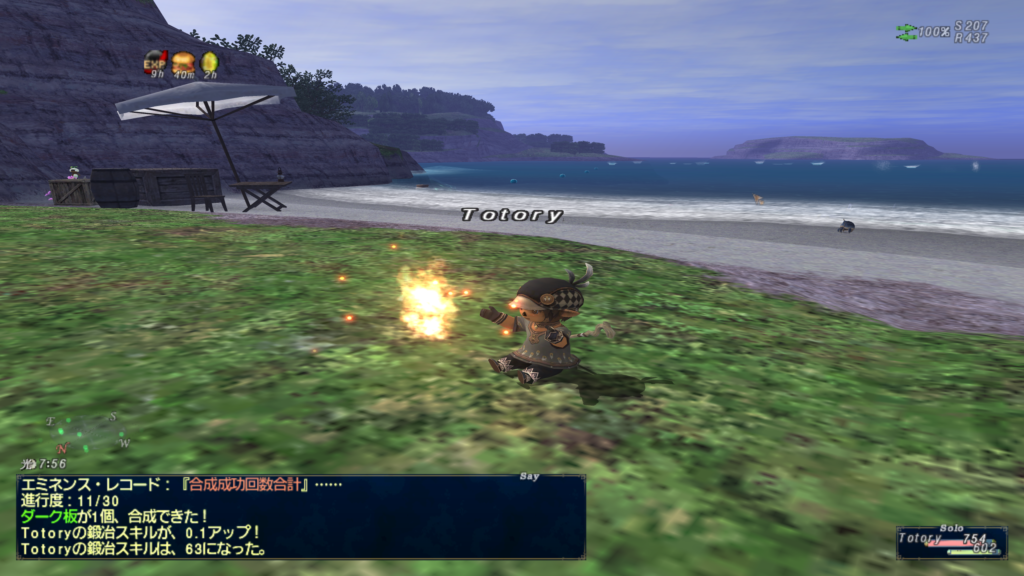Click the compass radar display
The image size is (1024, 576).
point(88,434)
